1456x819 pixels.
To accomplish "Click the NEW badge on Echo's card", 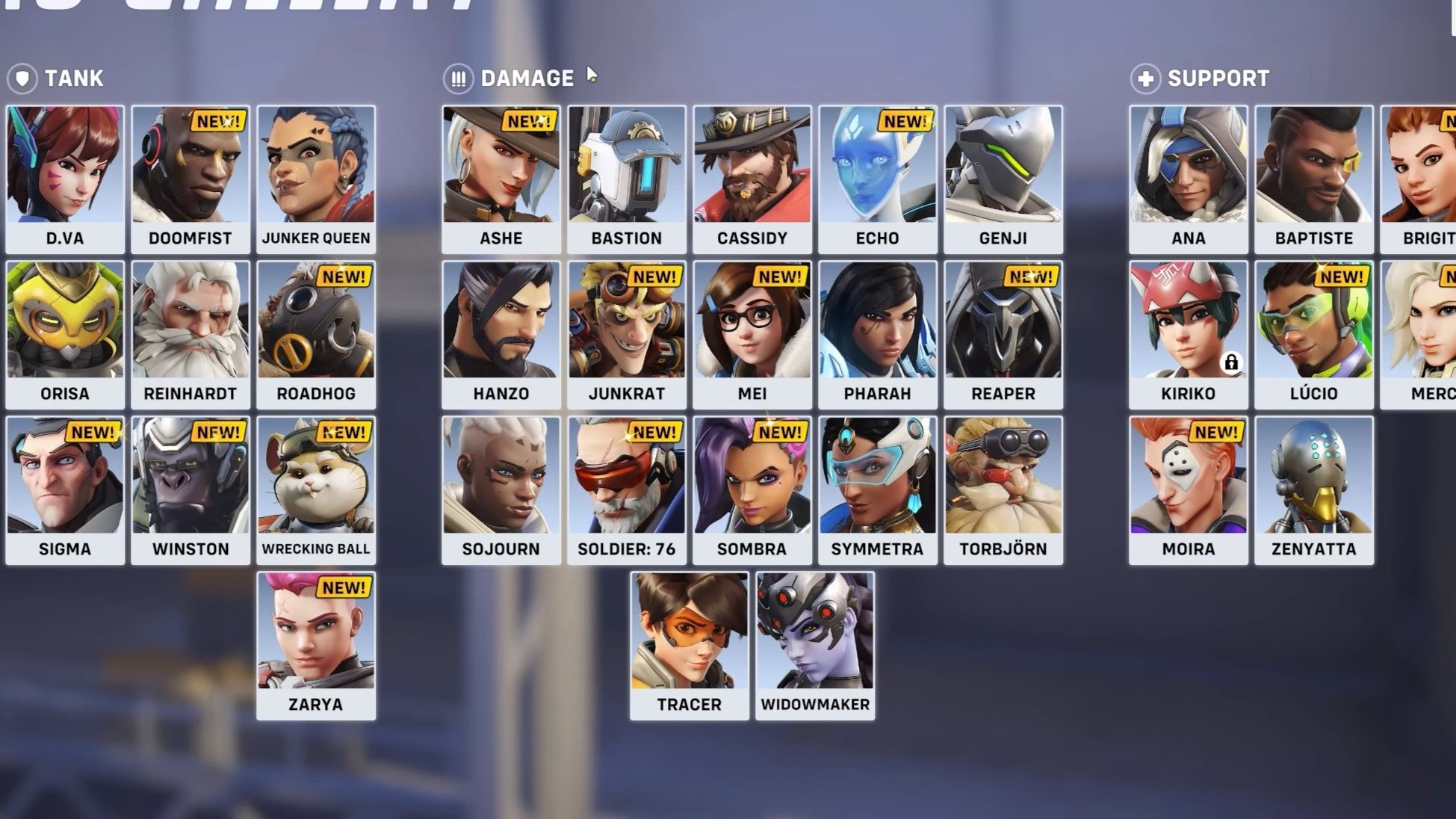I will (905, 121).
